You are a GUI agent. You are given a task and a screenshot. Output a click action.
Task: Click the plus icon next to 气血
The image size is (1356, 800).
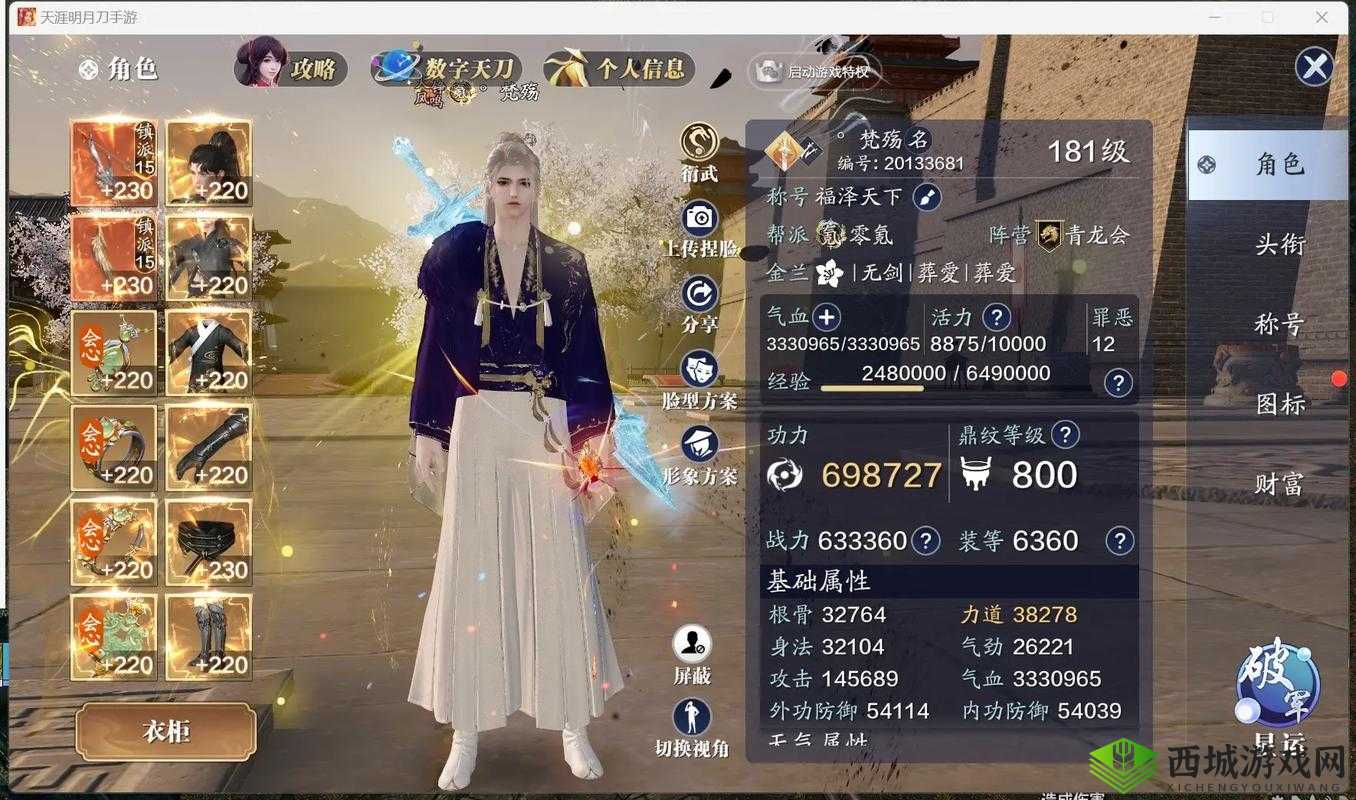click(x=828, y=317)
